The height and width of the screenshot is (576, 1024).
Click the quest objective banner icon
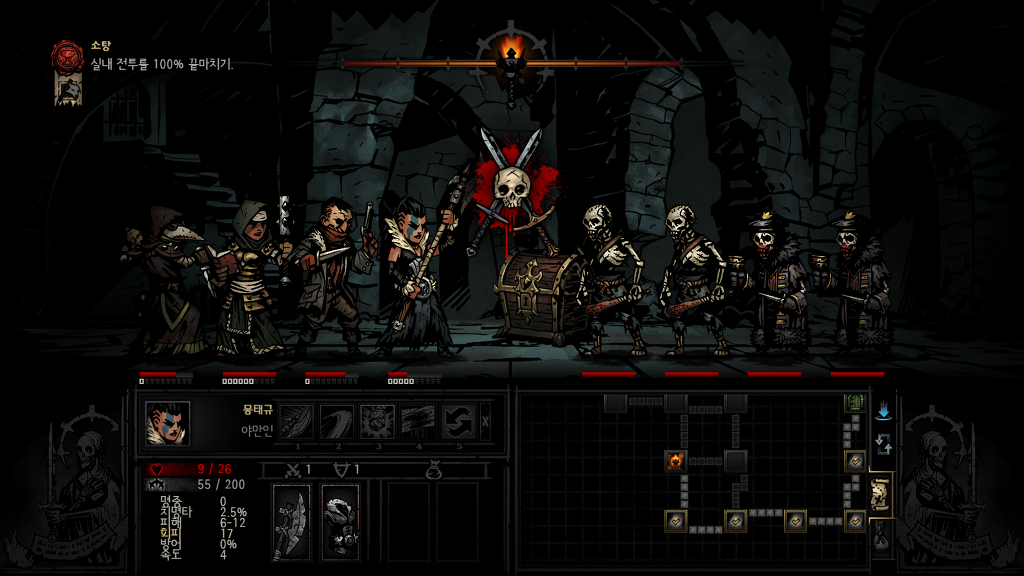click(x=68, y=89)
